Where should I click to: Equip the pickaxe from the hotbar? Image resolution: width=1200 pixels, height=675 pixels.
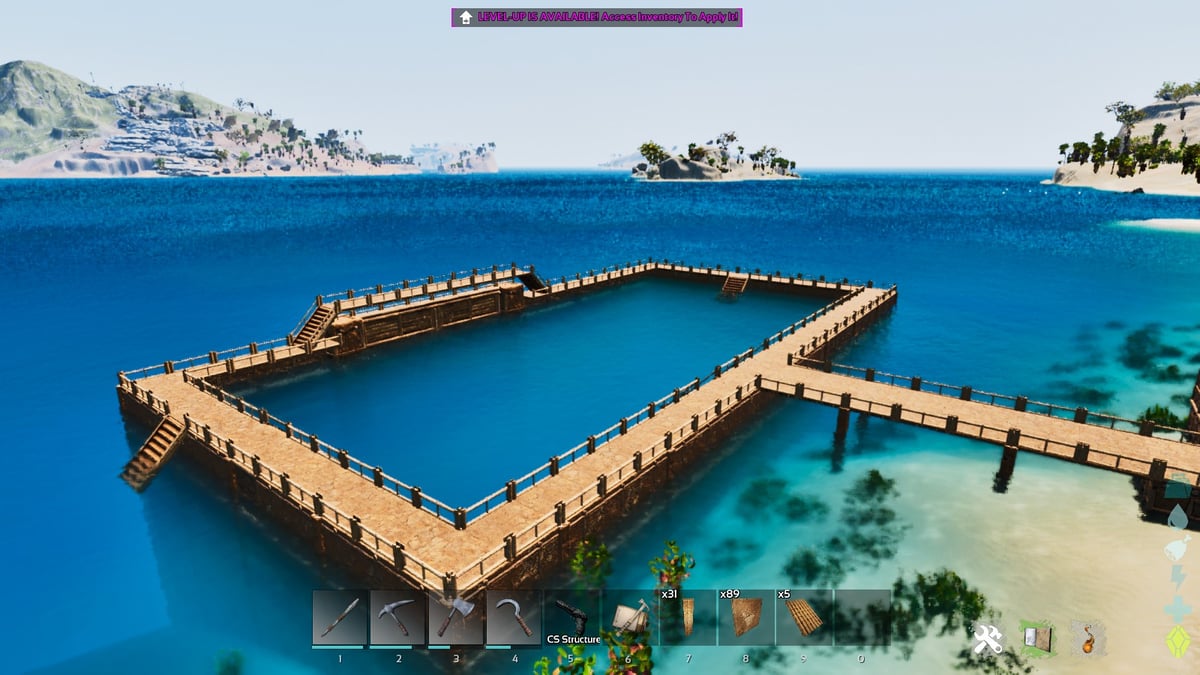(x=398, y=618)
